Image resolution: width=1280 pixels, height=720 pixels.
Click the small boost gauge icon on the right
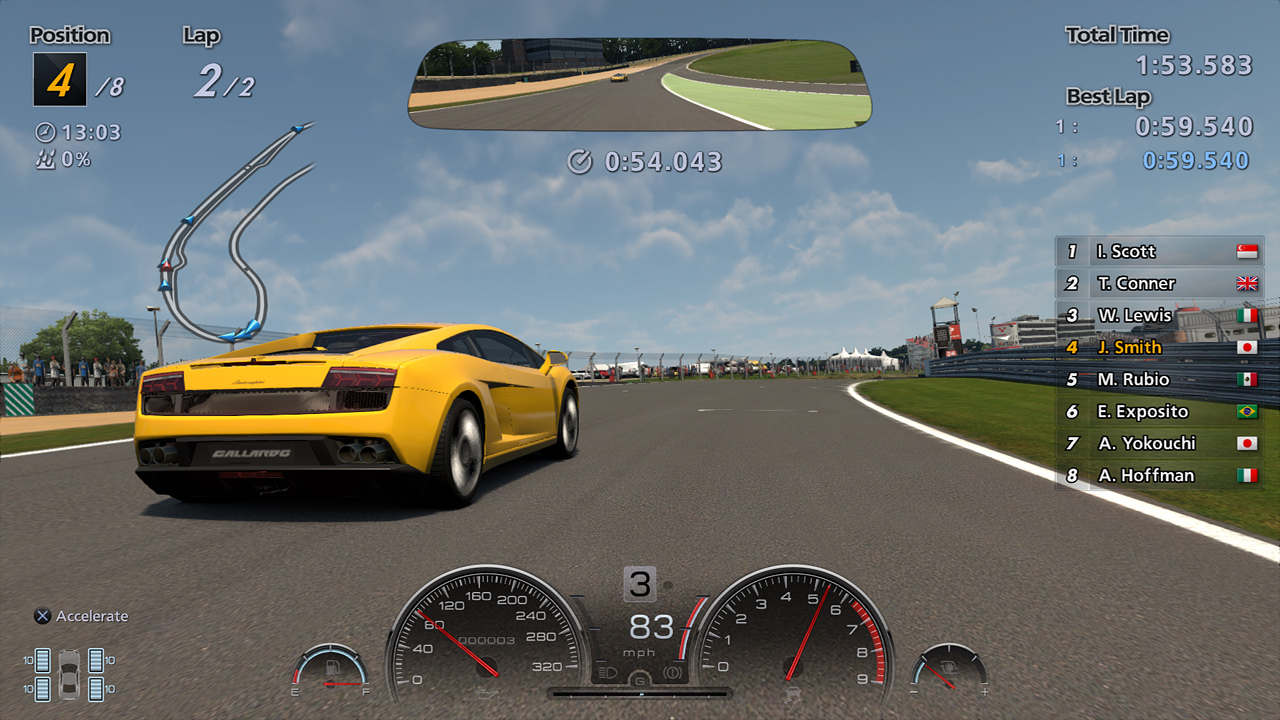coord(948,665)
